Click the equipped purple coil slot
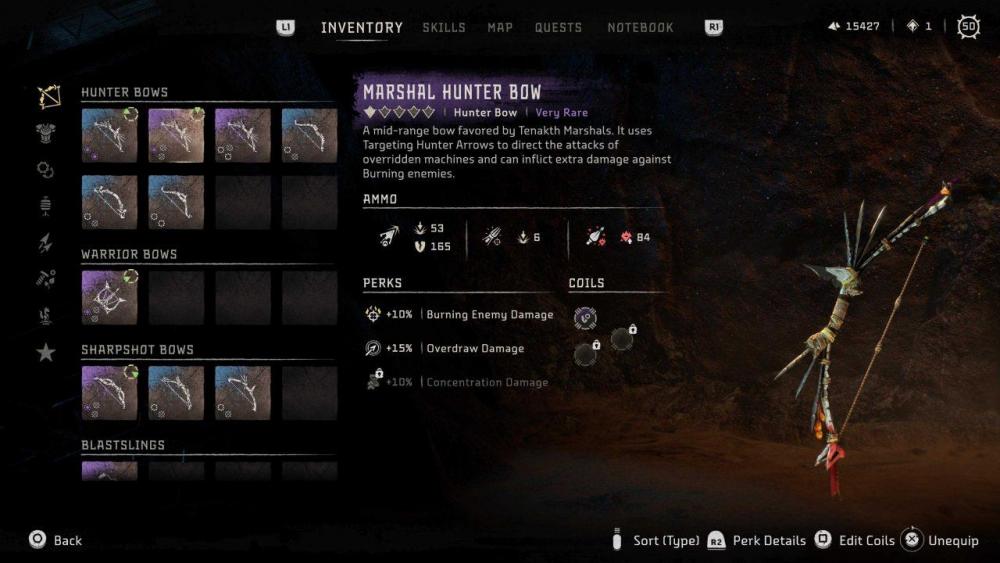1000x563 pixels. coord(586,318)
